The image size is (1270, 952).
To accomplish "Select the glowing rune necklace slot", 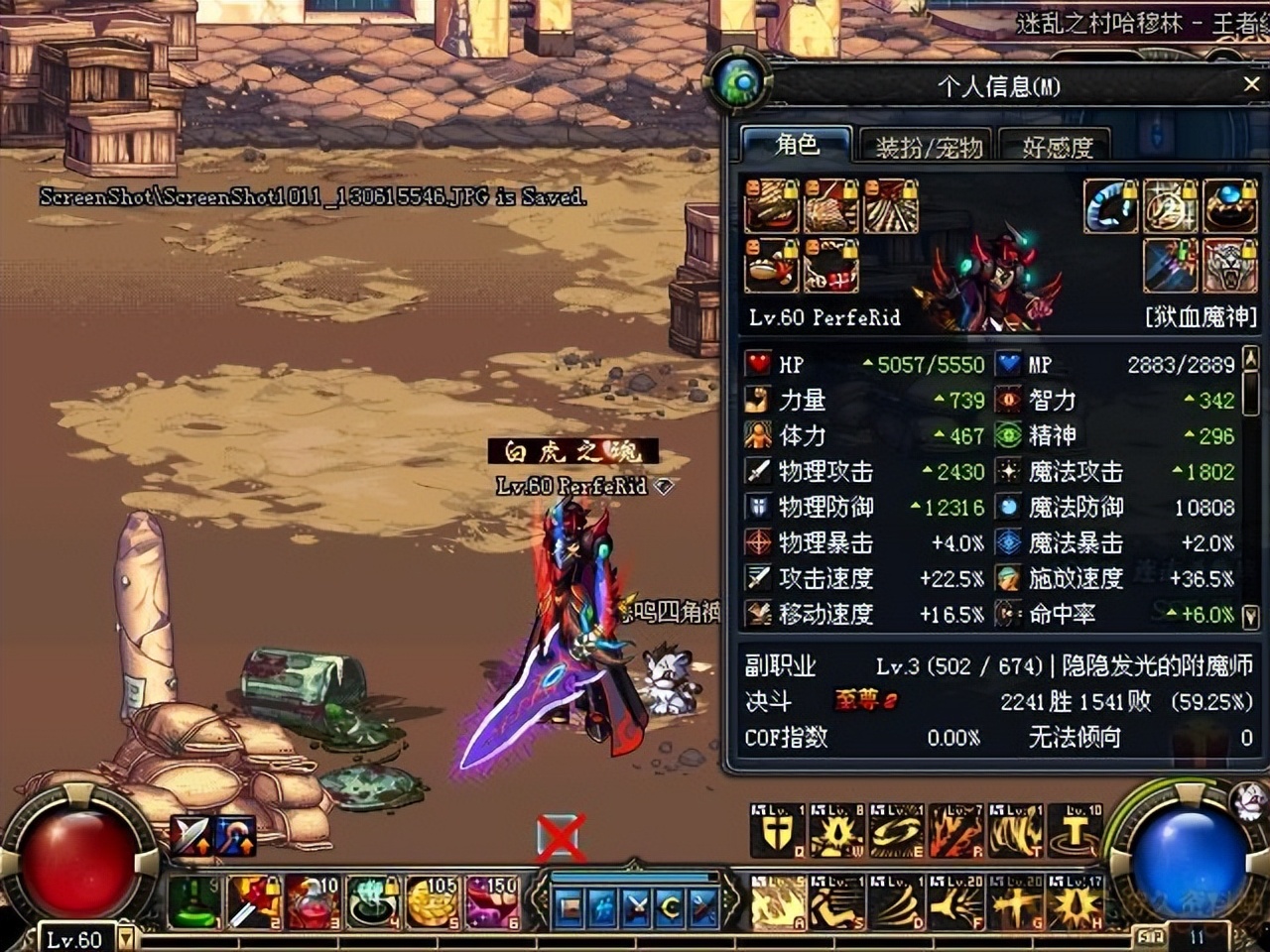I will pyautogui.click(x=1170, y=206).
